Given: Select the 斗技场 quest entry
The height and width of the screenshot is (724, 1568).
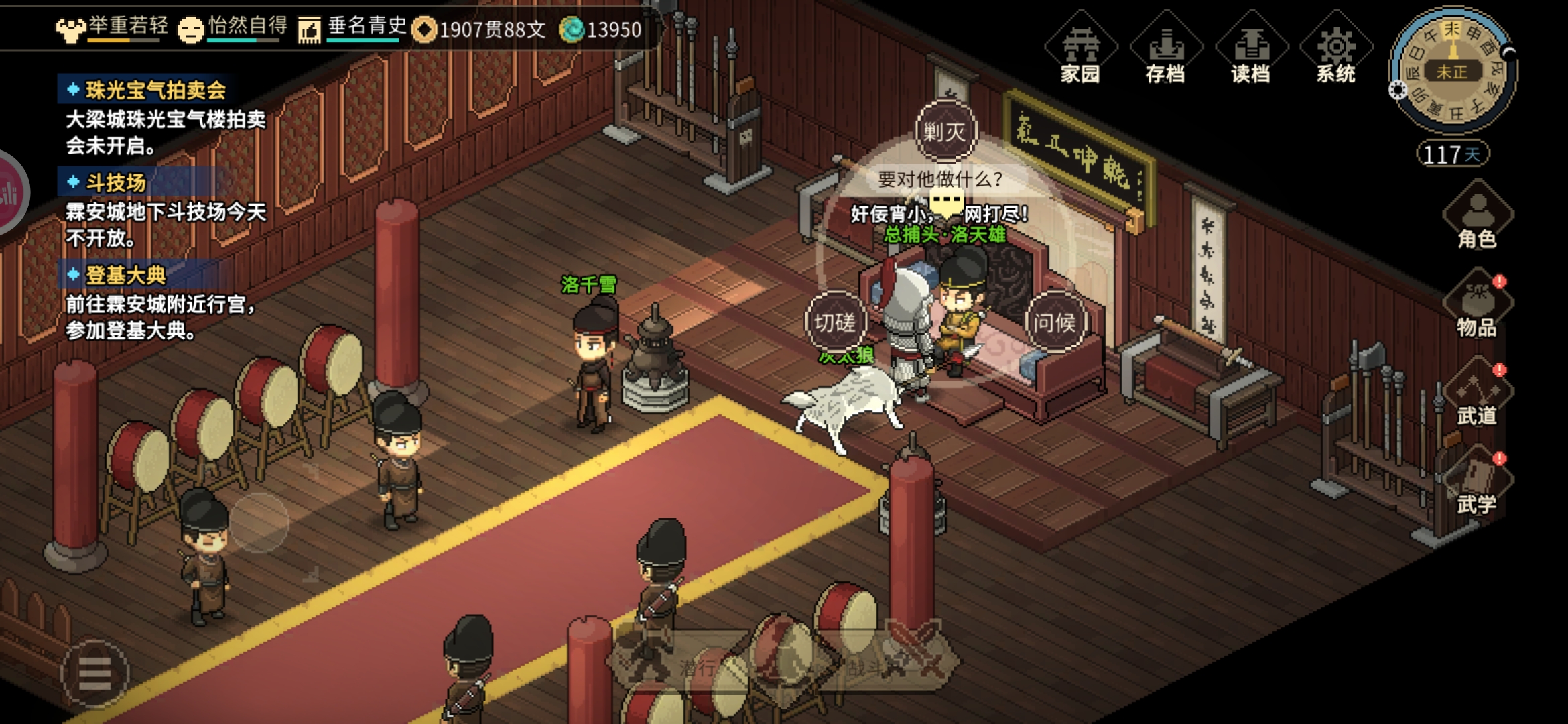Looking at the screenshot, I should tap(115, 182).
